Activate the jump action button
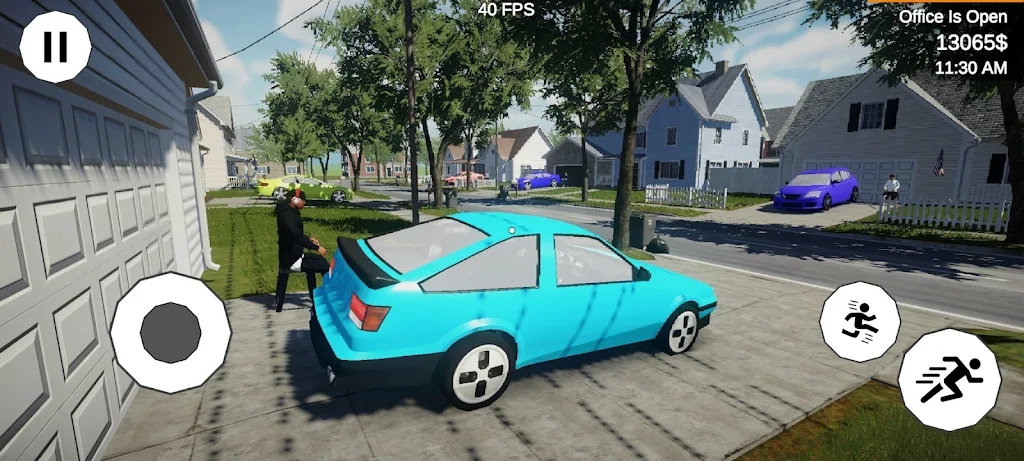The image size is (1024, 461). 859,321
